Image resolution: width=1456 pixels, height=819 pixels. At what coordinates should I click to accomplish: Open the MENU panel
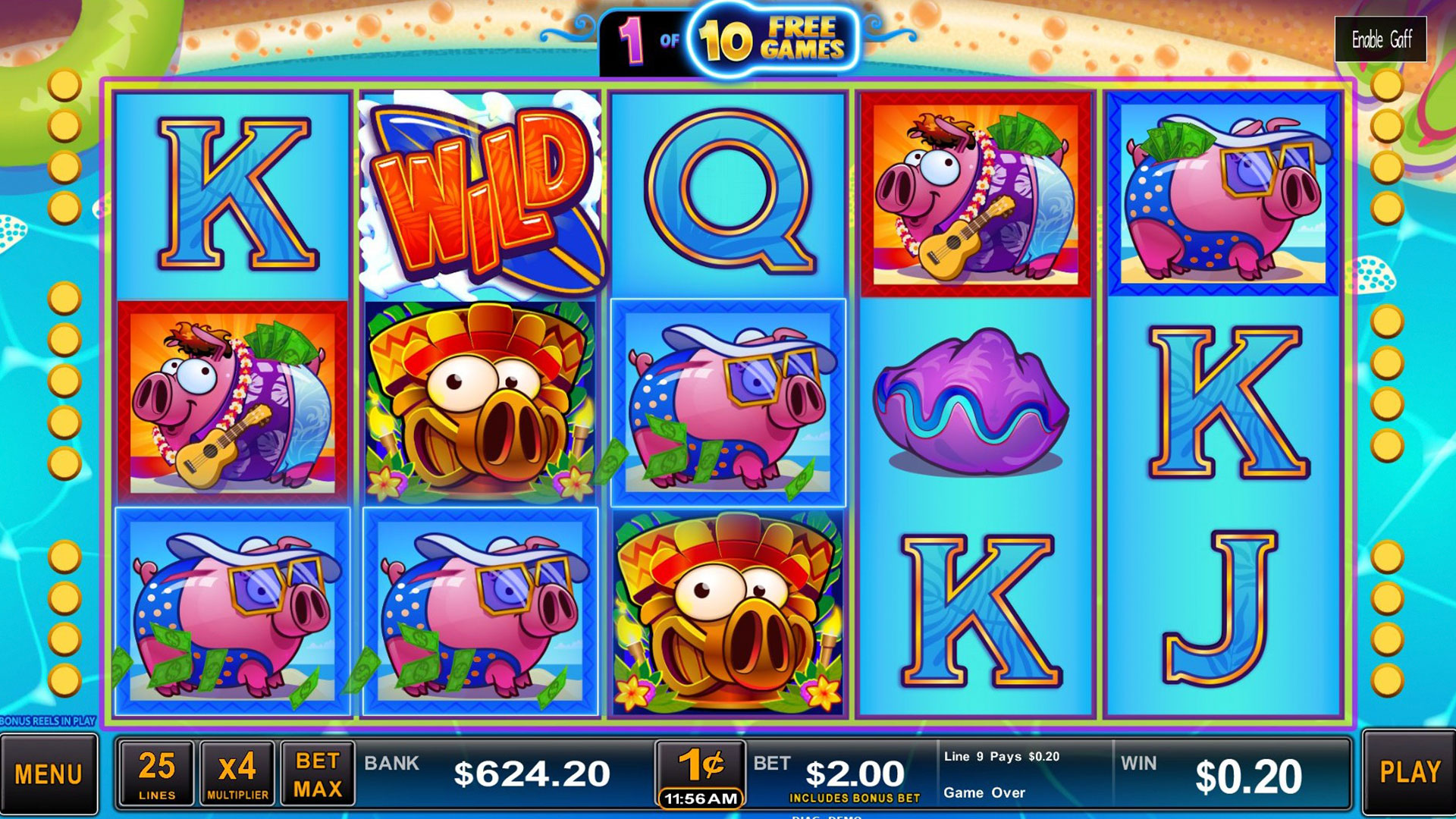(x=49, y=773)
